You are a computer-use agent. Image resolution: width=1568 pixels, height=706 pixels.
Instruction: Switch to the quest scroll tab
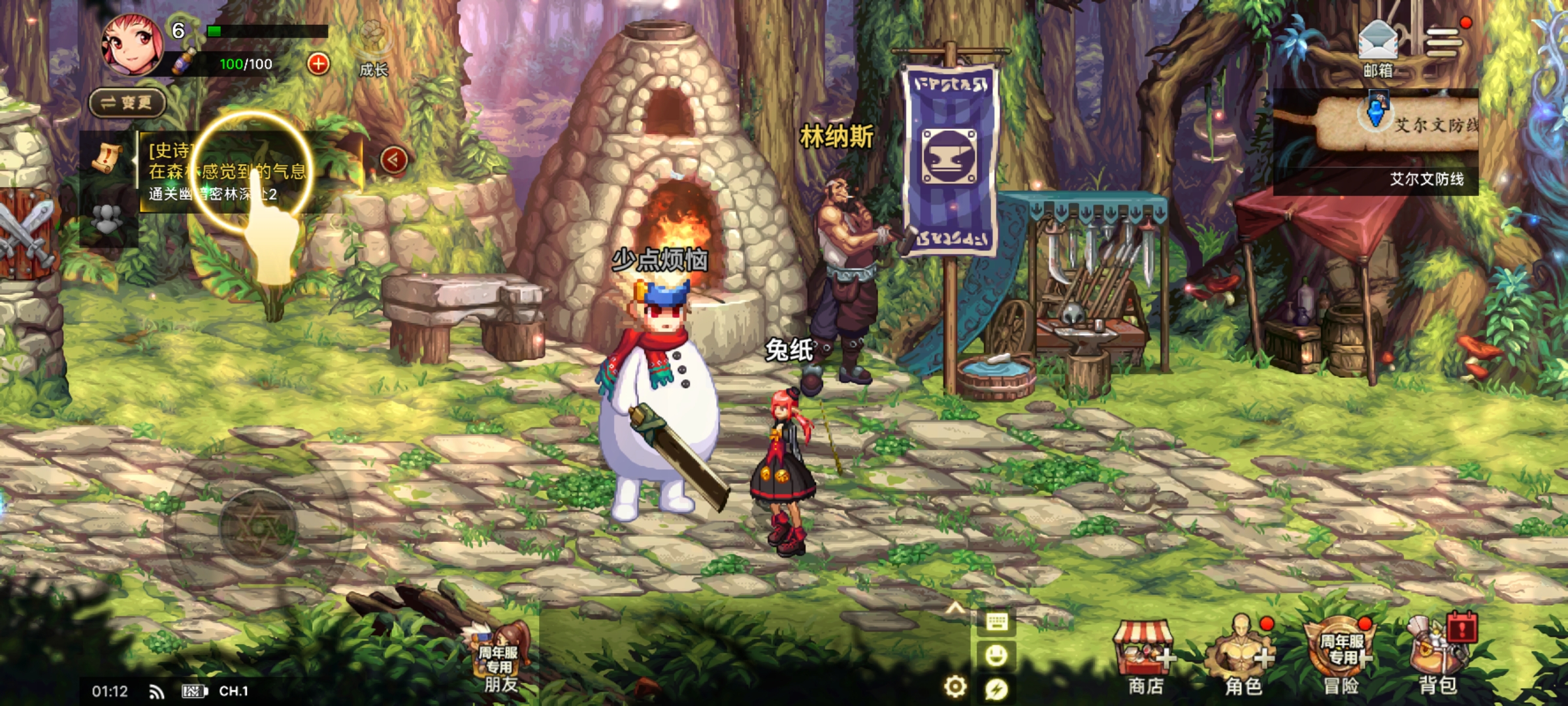[106, 158]
